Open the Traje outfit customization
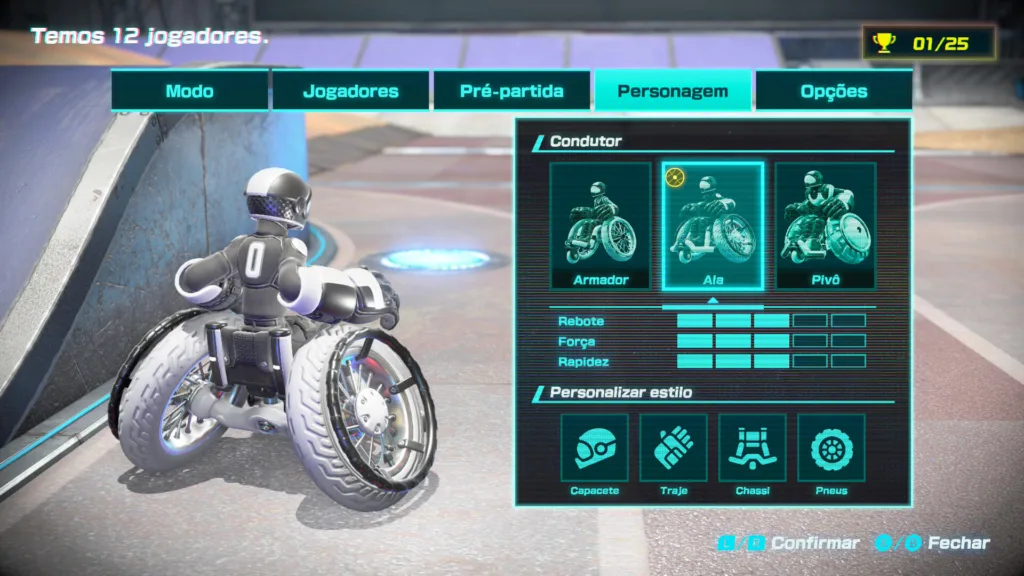 pos(673,450)
